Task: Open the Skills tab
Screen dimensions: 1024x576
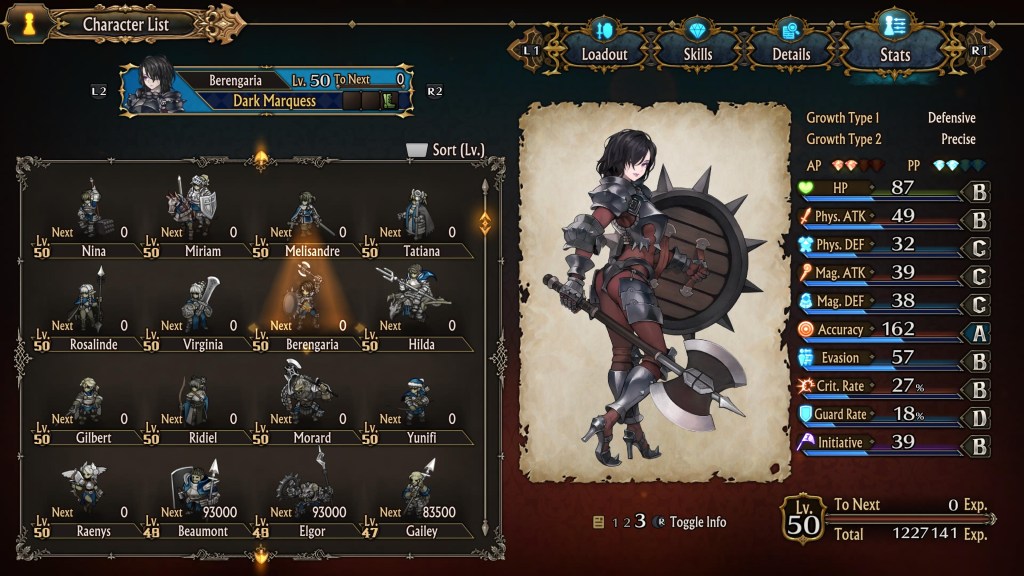Action: pyautogui.click(x=699, y=47)
